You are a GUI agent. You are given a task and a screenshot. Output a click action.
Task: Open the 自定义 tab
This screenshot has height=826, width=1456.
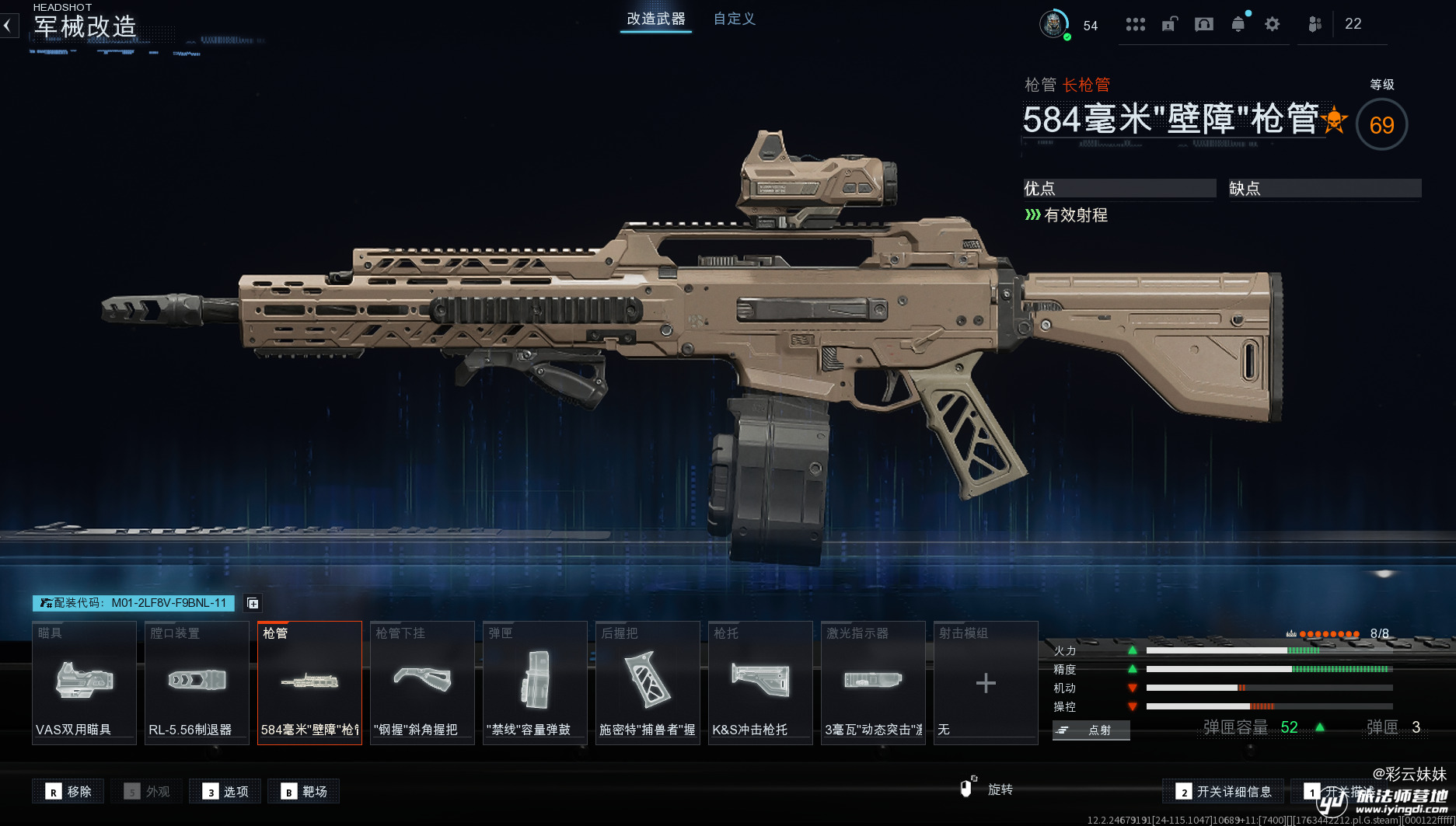point(734,19)
